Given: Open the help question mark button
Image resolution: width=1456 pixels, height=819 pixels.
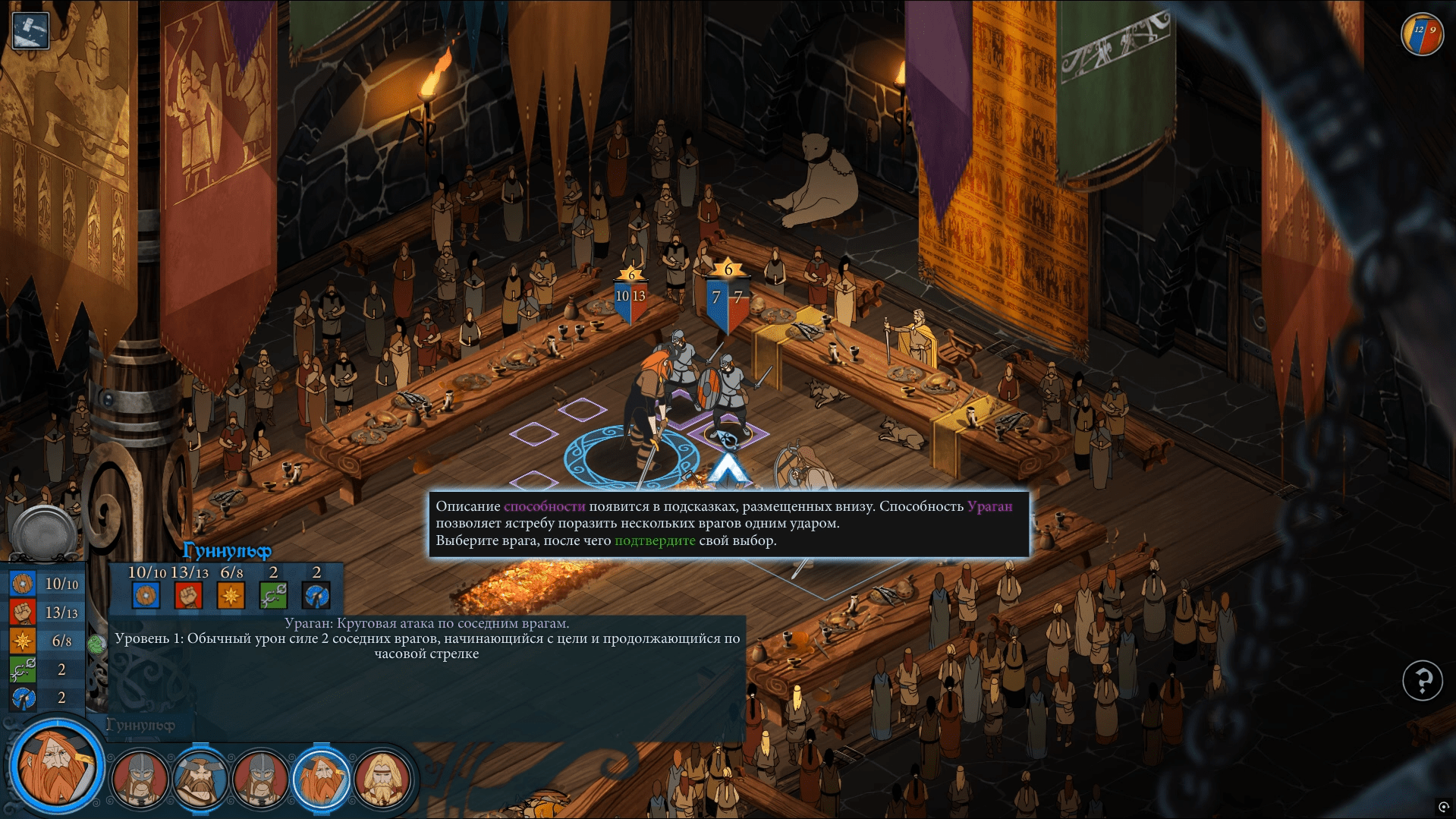Looking at the screenshot, I should point(1422,680).
